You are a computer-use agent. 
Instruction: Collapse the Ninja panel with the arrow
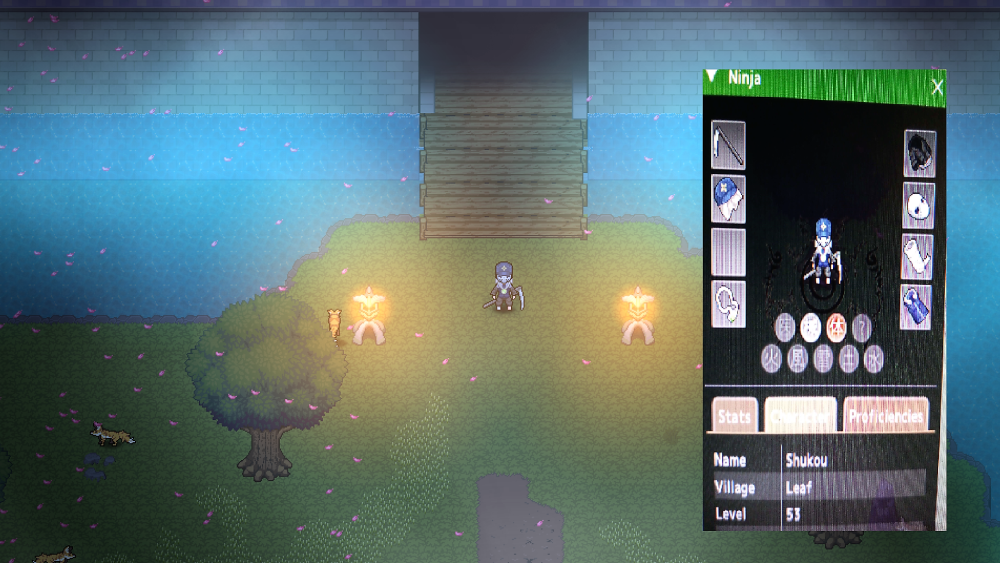pyautogui.click(x=711, y=76)
